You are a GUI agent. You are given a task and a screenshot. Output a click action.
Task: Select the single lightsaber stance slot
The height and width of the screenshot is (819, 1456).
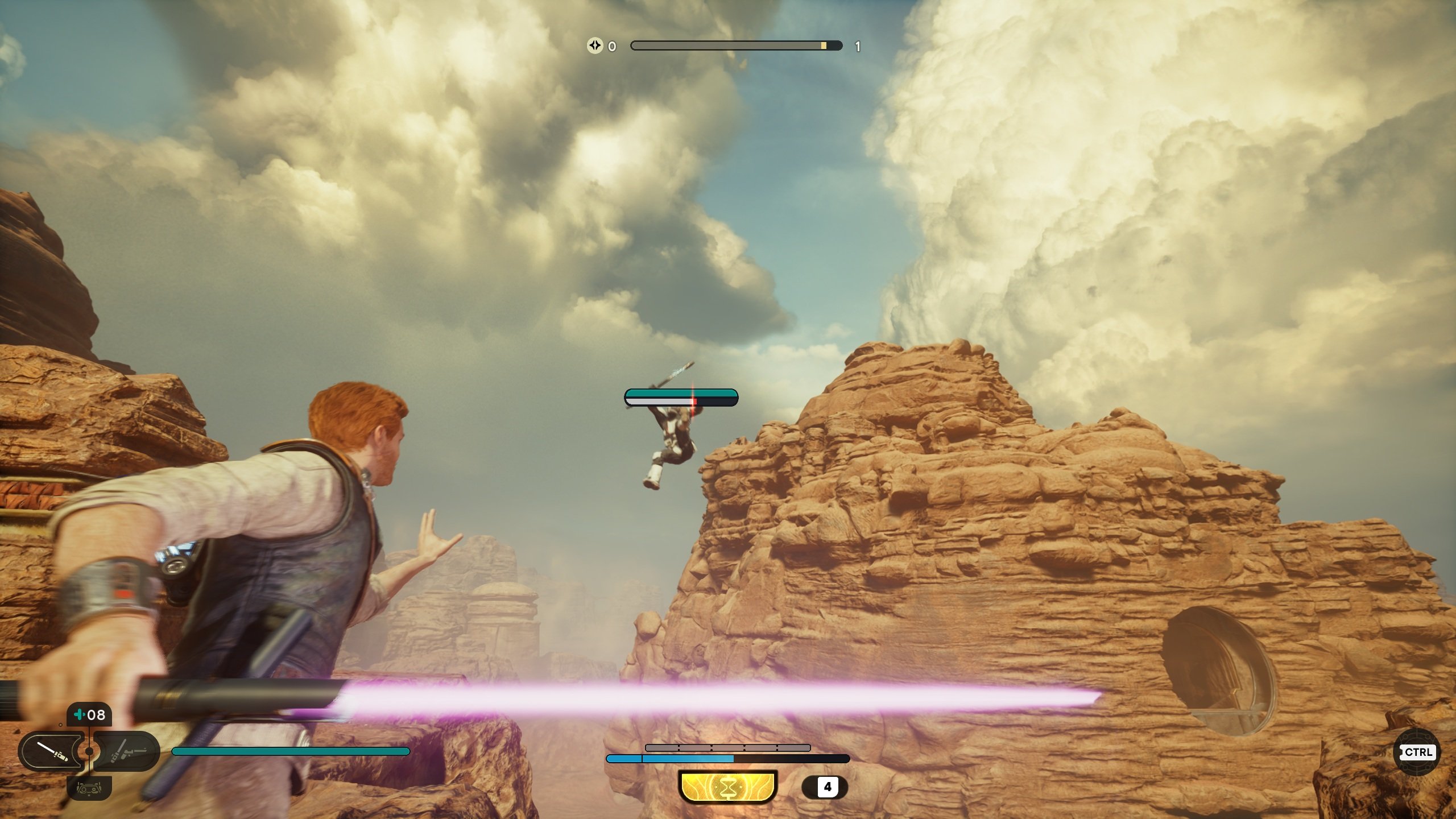52,752
